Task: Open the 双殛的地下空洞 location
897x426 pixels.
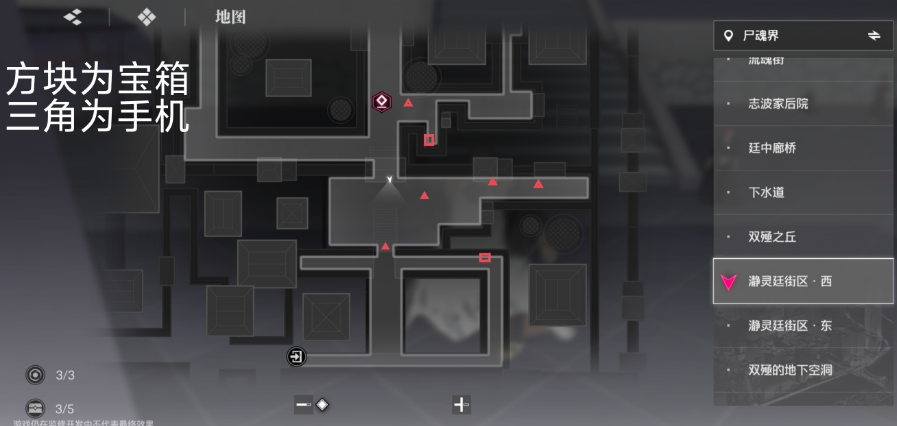Action: [x=790, y=370]
